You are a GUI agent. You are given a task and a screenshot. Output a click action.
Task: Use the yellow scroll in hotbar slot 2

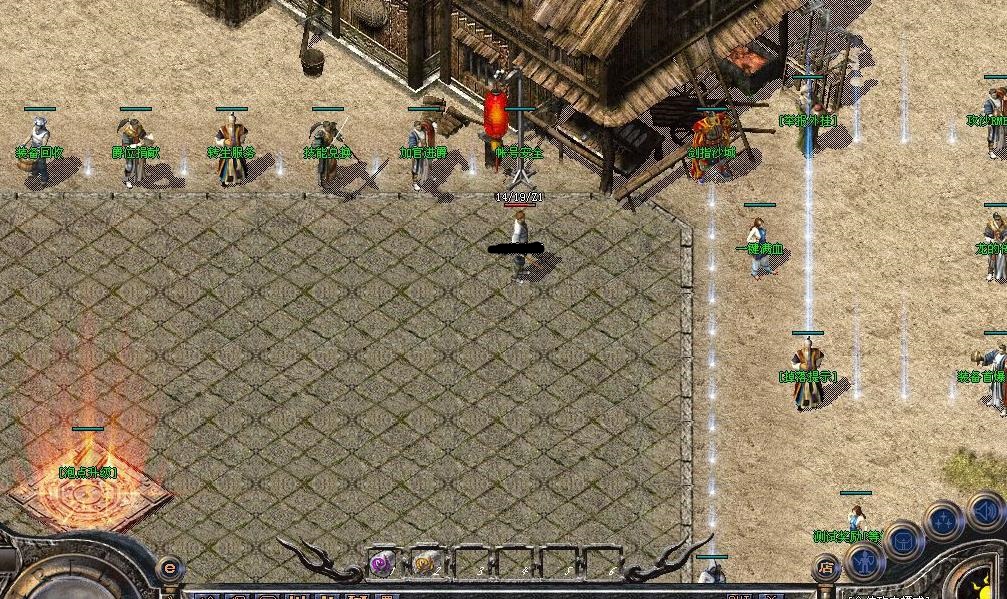(424, 564)
